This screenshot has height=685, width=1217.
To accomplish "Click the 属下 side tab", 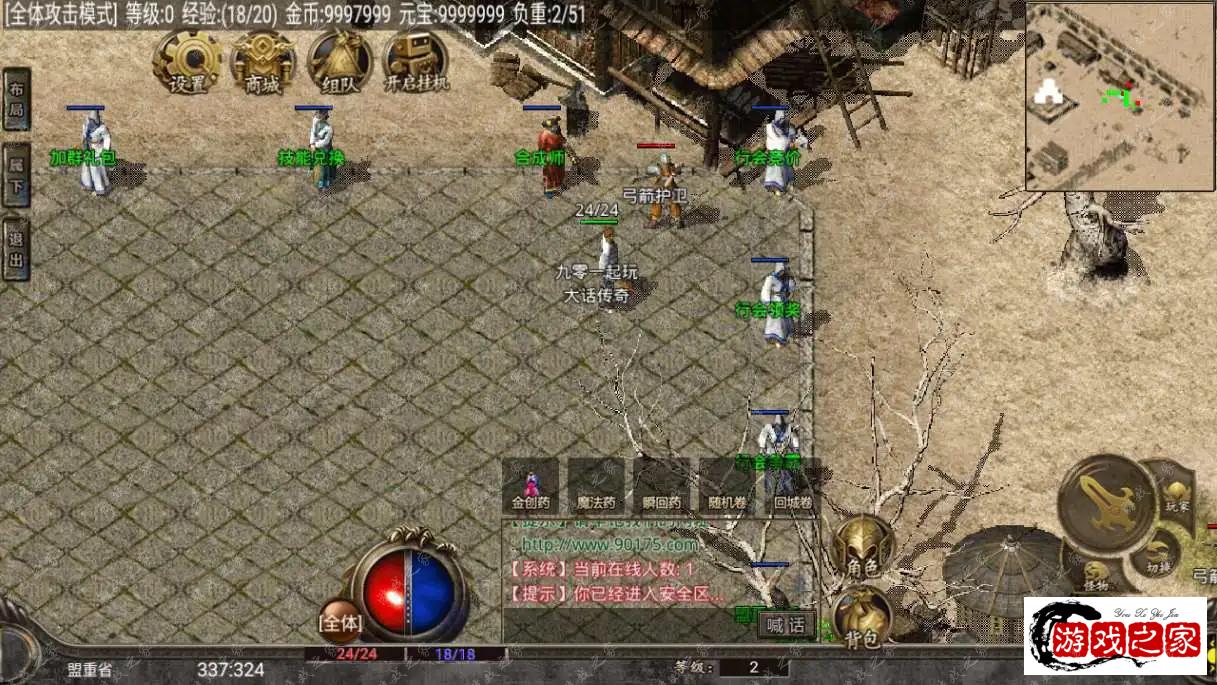I will click(x=16, y=175).
